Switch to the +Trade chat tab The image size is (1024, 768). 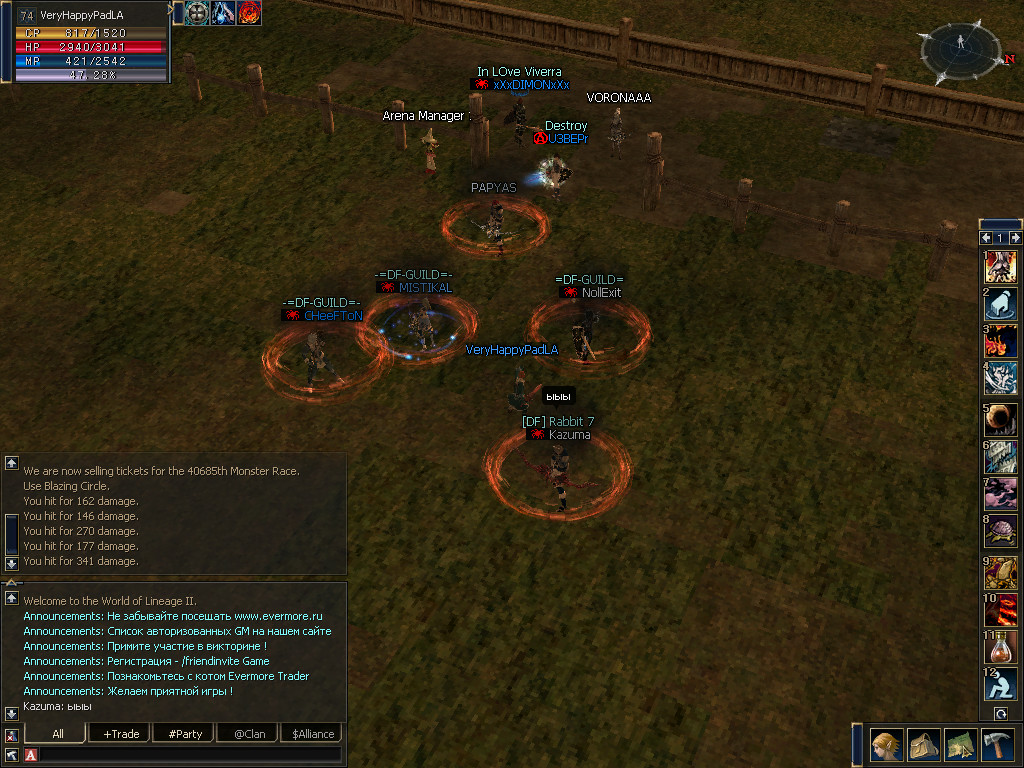(120, 734)
